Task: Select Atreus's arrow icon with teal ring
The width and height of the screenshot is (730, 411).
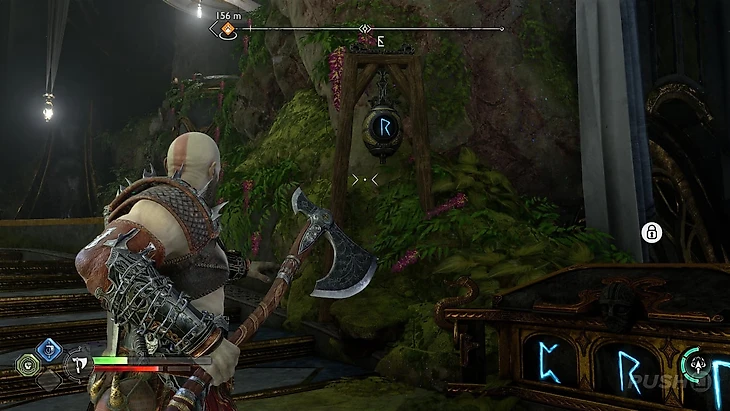Action: pyautogui.click(x=695, y=364)
